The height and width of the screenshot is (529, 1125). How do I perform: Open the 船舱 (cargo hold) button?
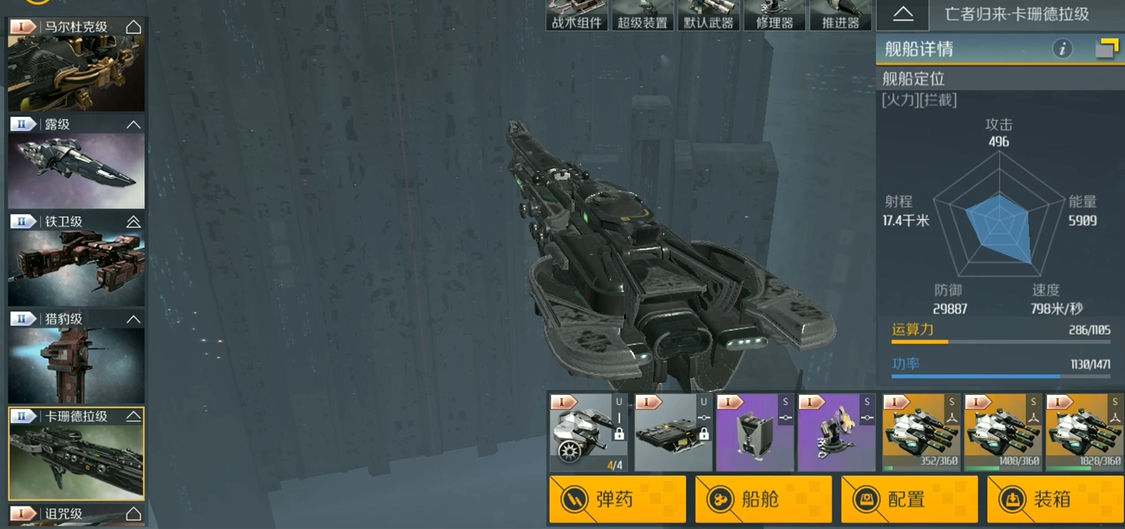(x=763, y=499)
